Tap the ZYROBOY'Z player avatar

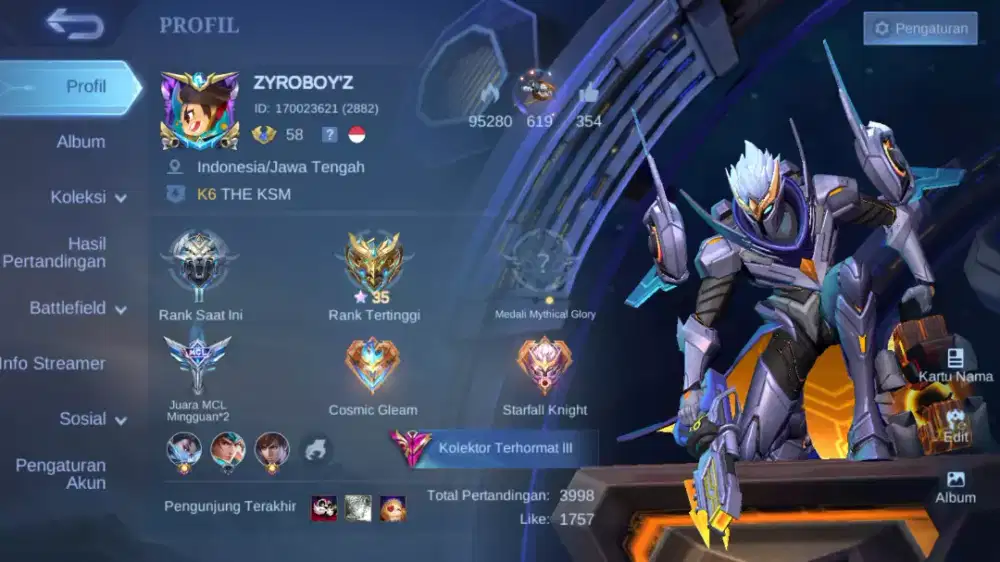pyautogui.click(x=200, y=110)
